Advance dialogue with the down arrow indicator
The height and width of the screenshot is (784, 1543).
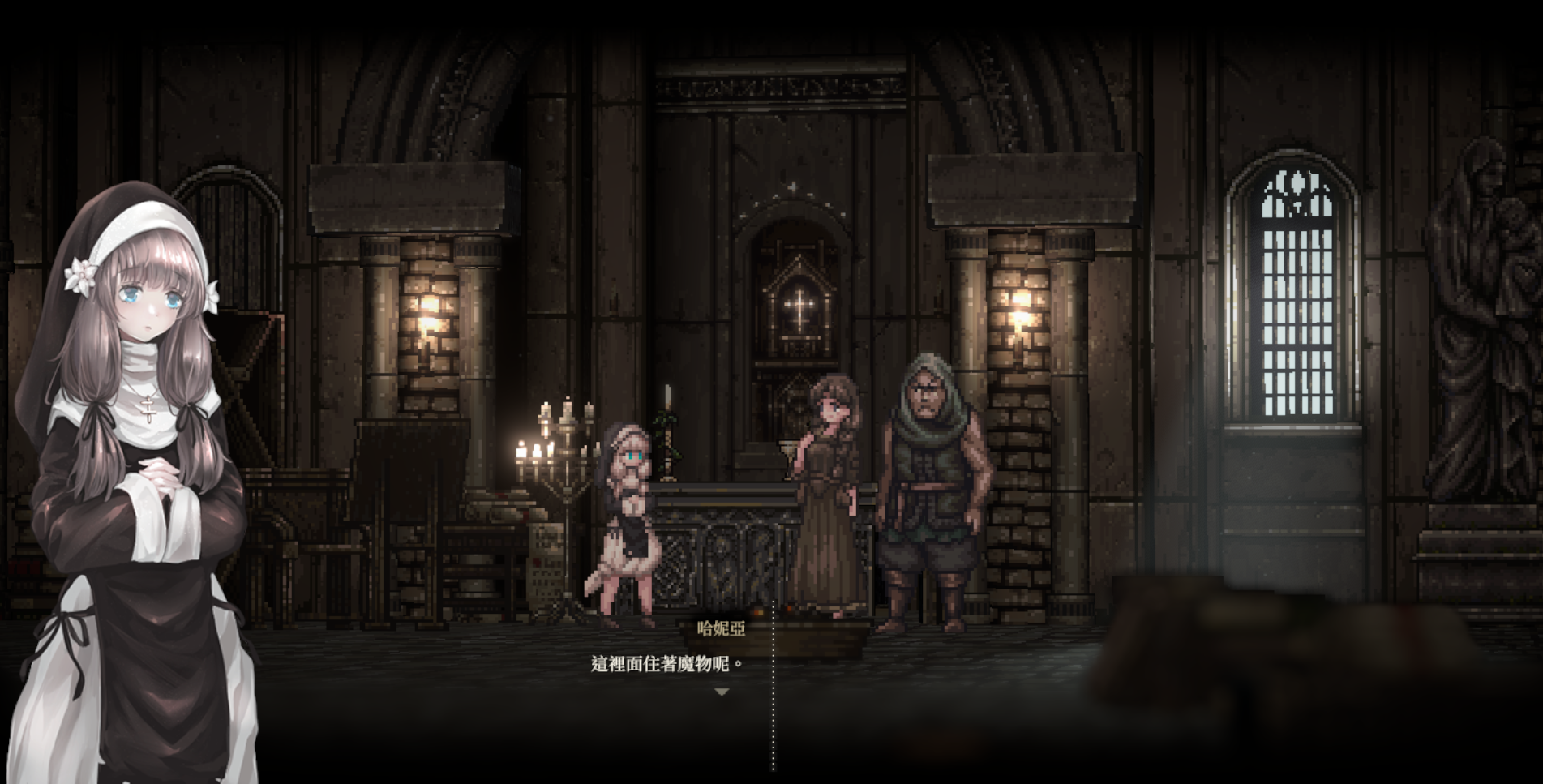point(722,692)
